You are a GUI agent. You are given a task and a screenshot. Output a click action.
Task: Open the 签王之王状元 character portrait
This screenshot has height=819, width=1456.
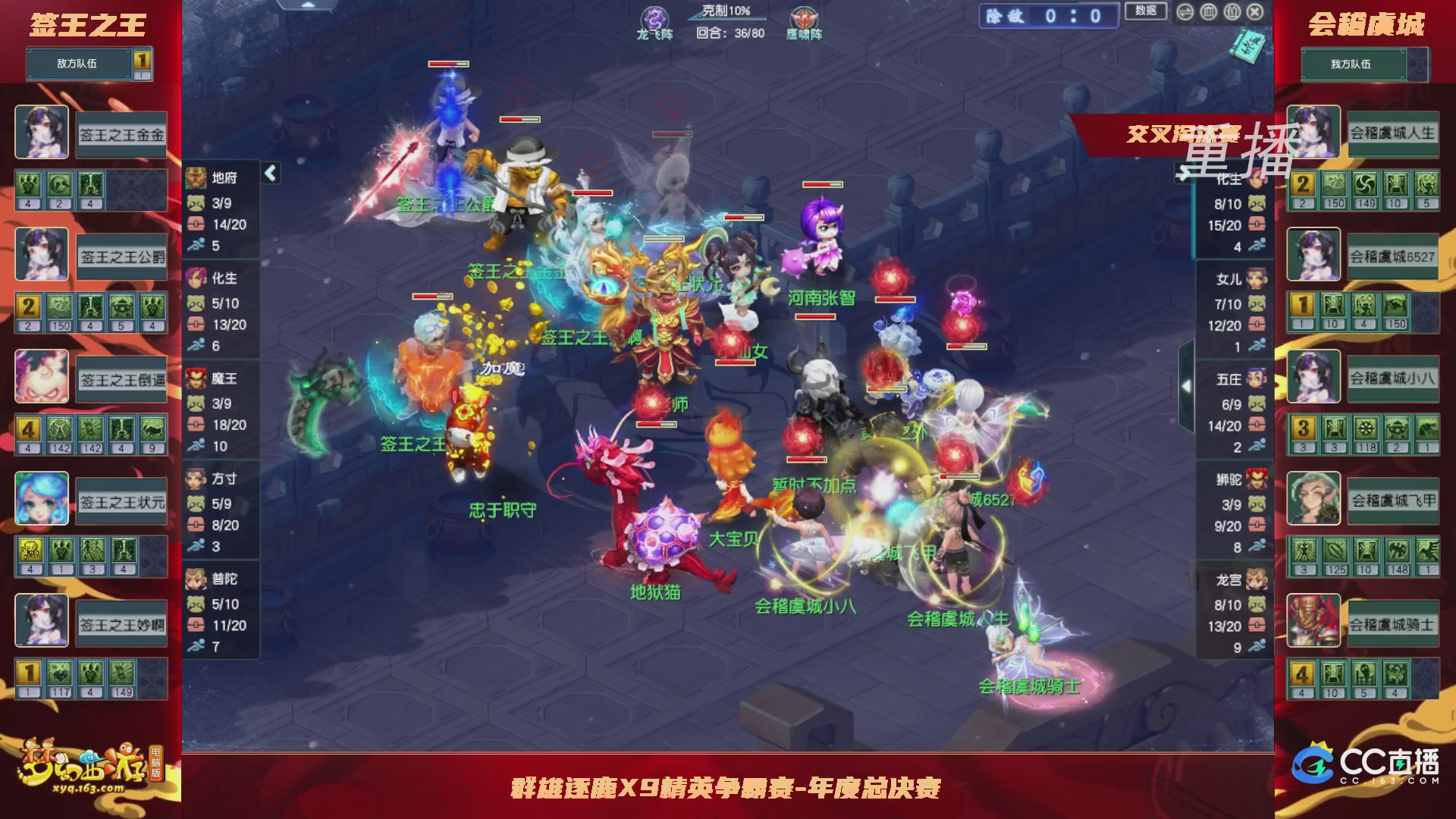coord(42,498)
